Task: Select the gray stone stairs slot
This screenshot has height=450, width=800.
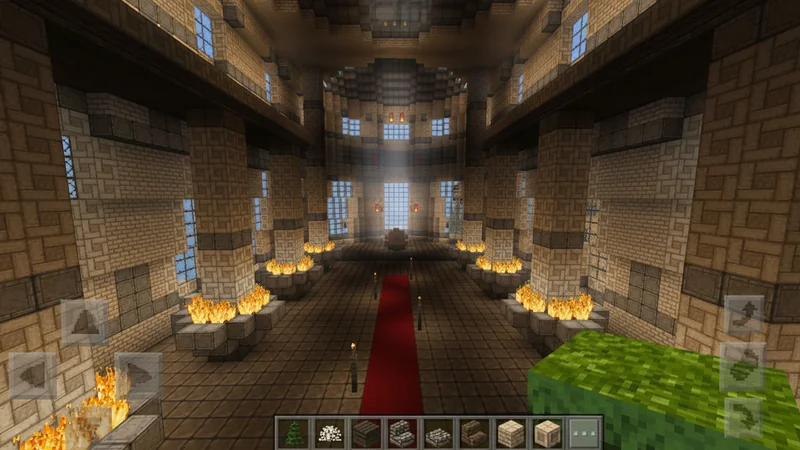Action: pyautogui.click(x=402, y=433)
